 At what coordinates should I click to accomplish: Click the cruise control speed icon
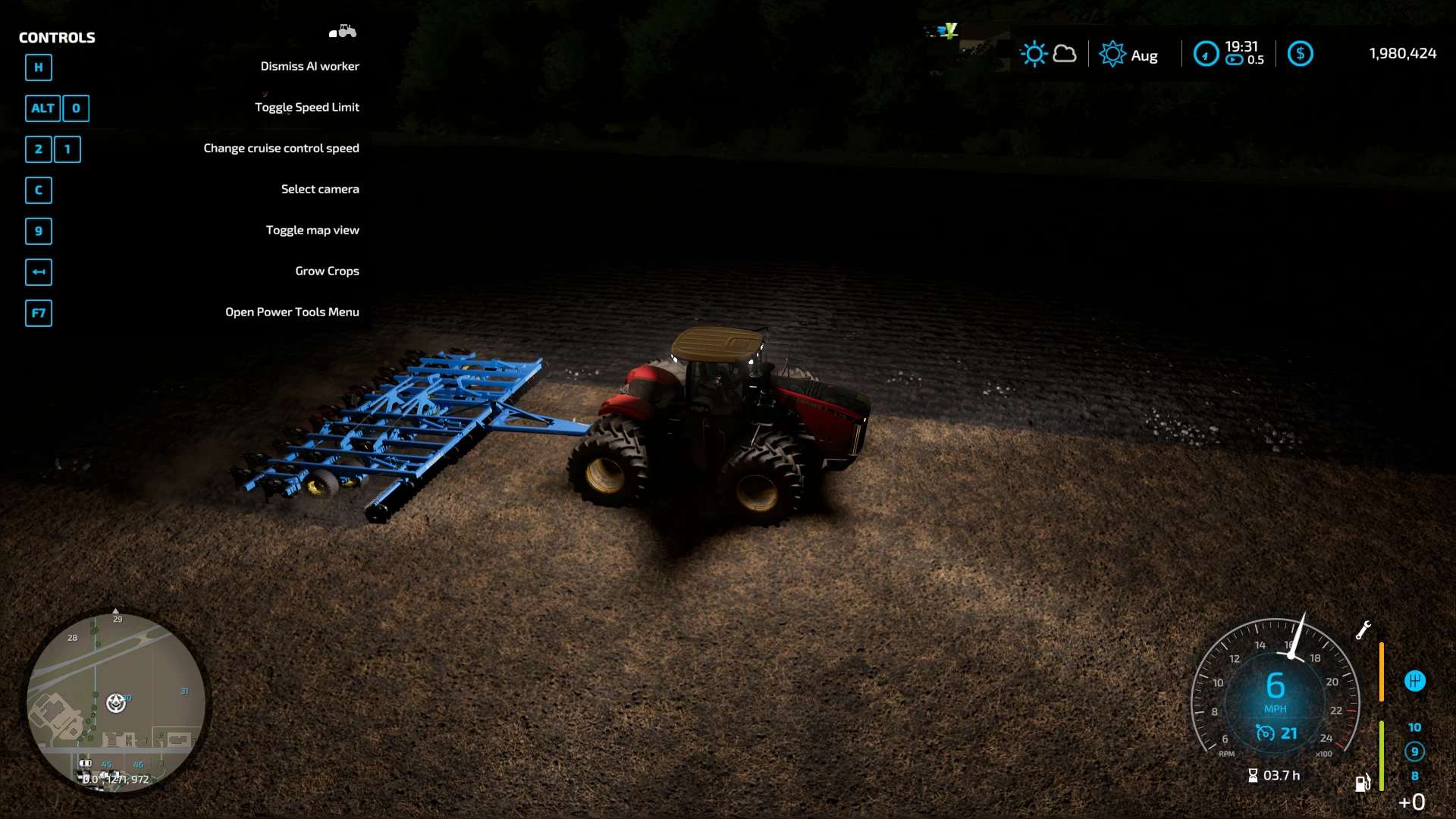pyautogui.click(x=1265, y=733)
